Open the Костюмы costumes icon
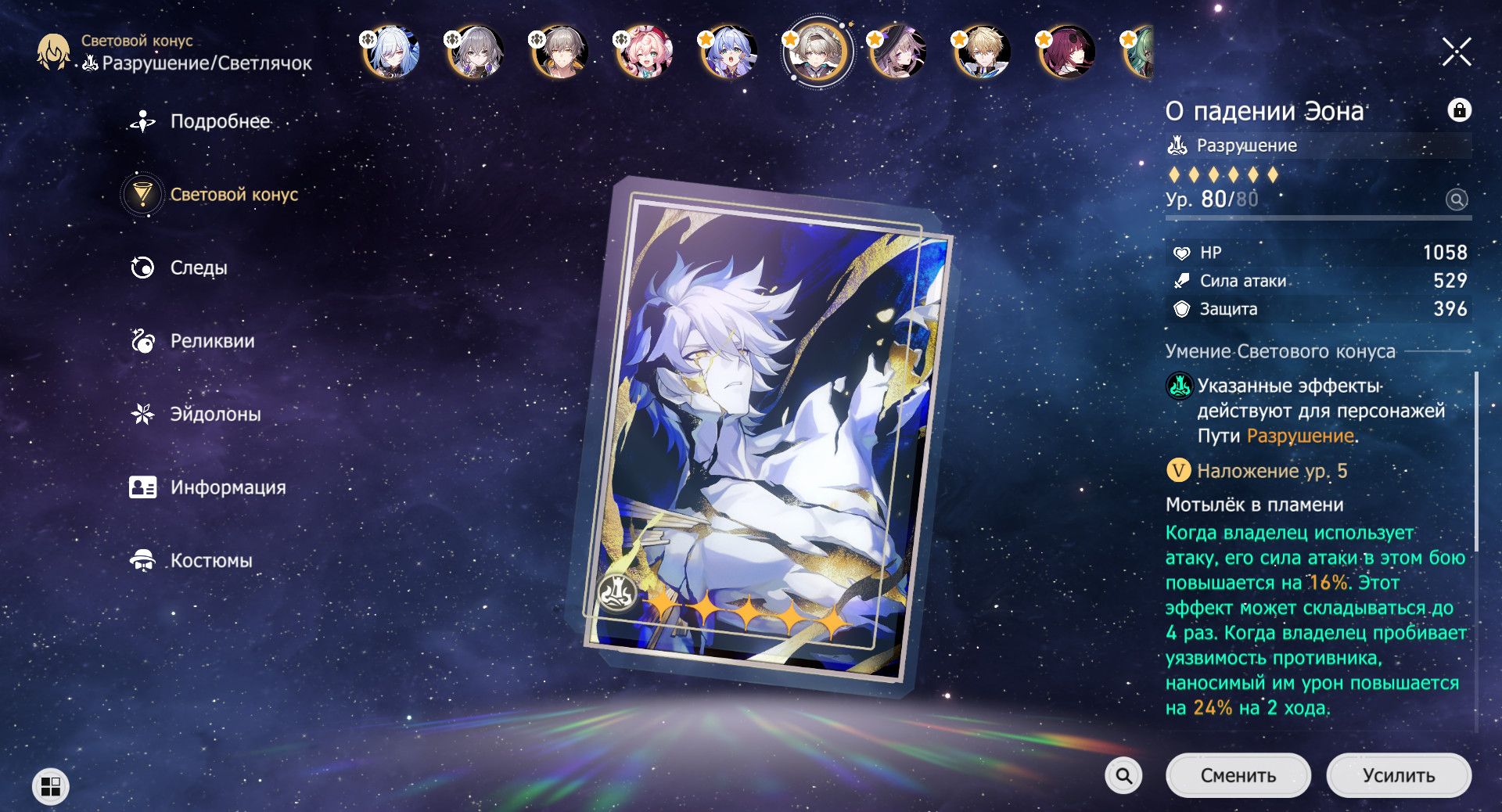 click(142, 560)
